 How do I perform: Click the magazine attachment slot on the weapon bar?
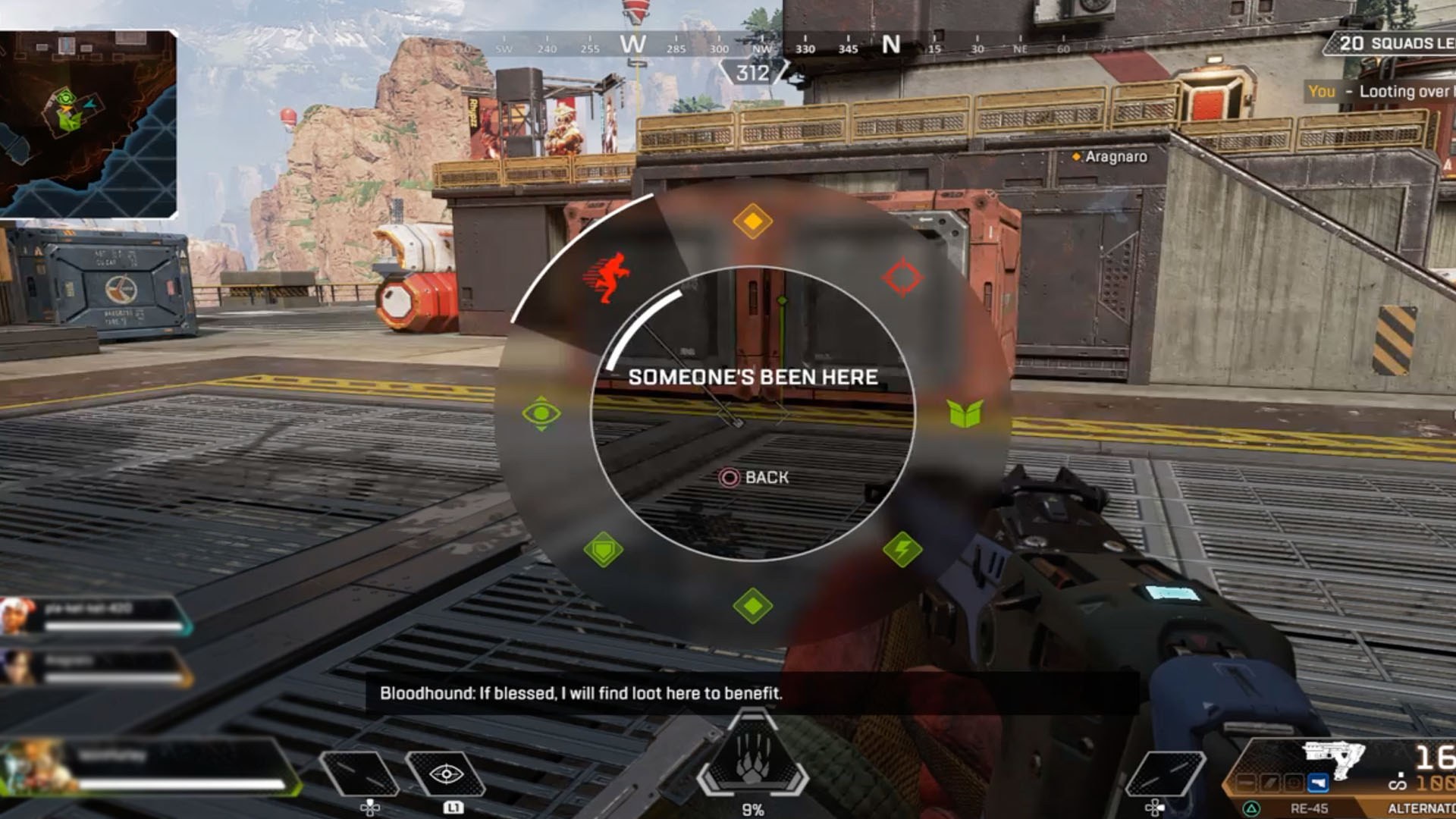(x=1268, y=782)
